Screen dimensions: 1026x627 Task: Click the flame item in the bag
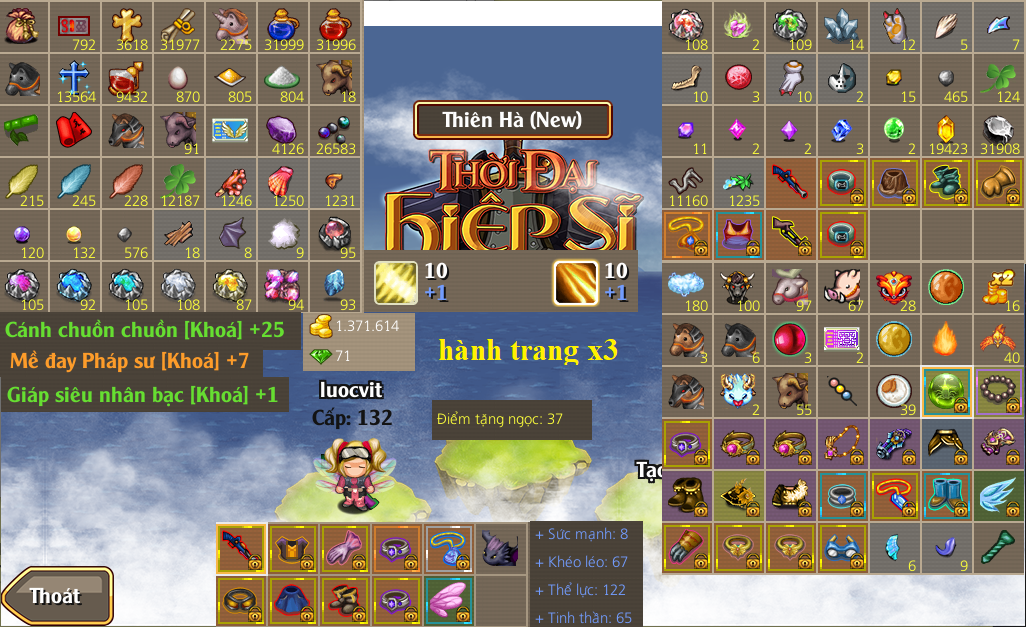pos(945,339)
